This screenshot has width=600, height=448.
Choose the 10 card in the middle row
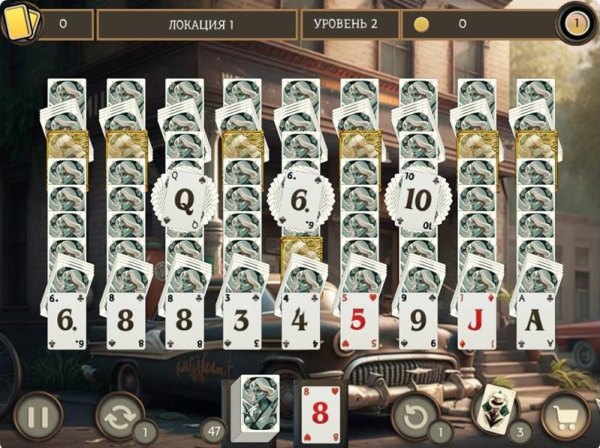click(417, 198)
